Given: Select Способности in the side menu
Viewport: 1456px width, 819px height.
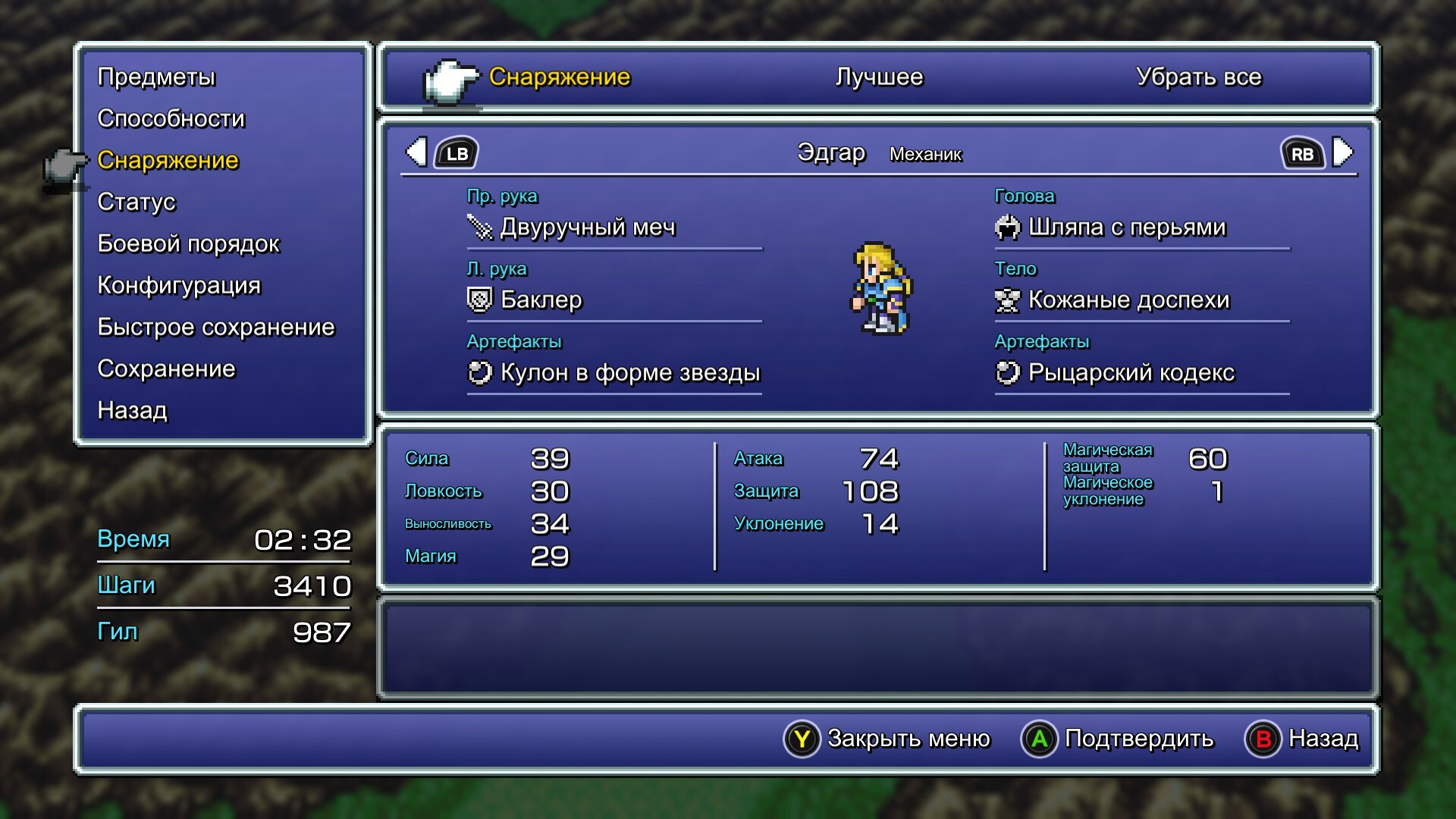Looking at the screenshot, I should coord(171,118).
